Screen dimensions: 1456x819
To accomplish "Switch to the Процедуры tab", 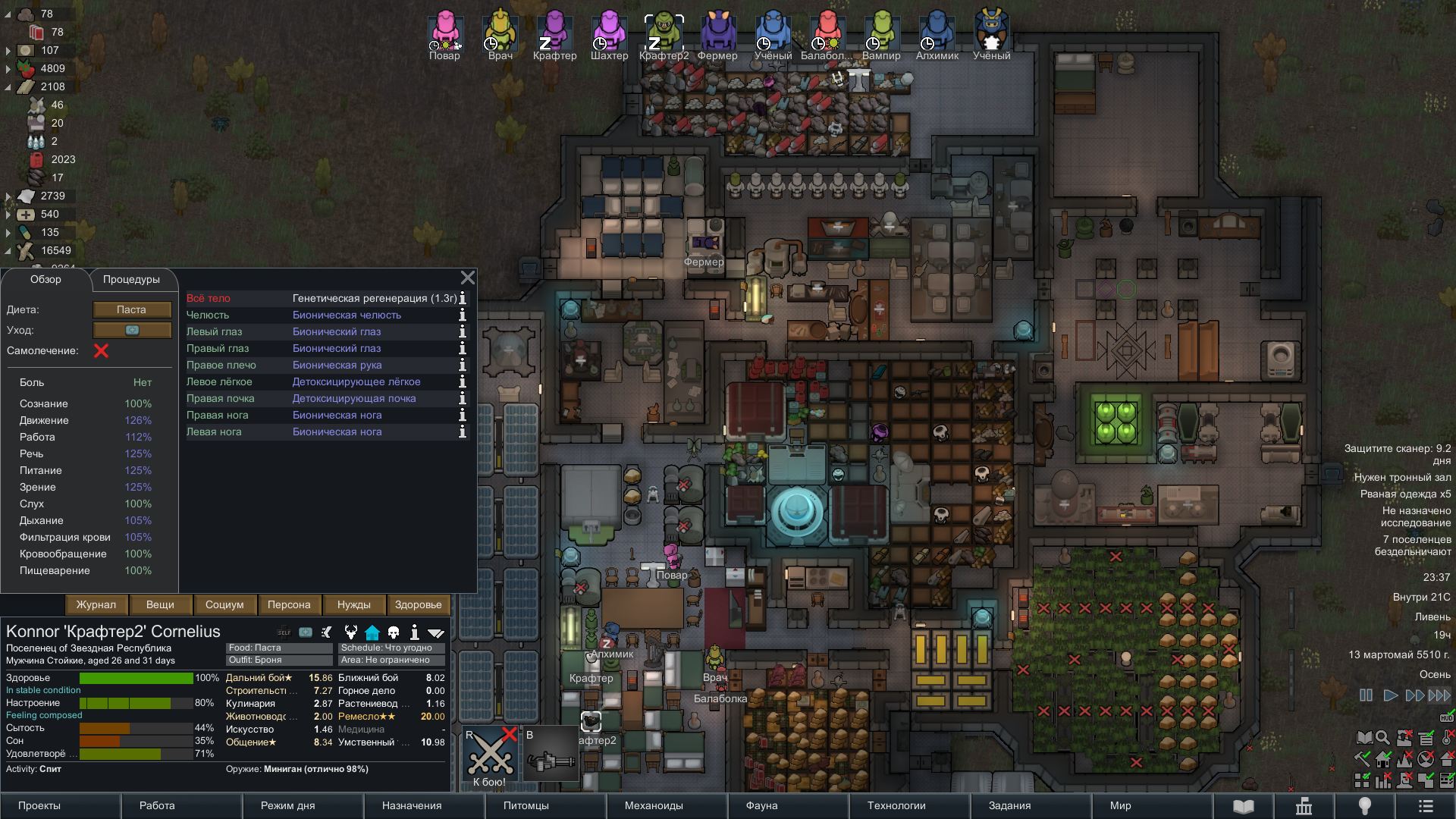I will (x=131, y=280).
